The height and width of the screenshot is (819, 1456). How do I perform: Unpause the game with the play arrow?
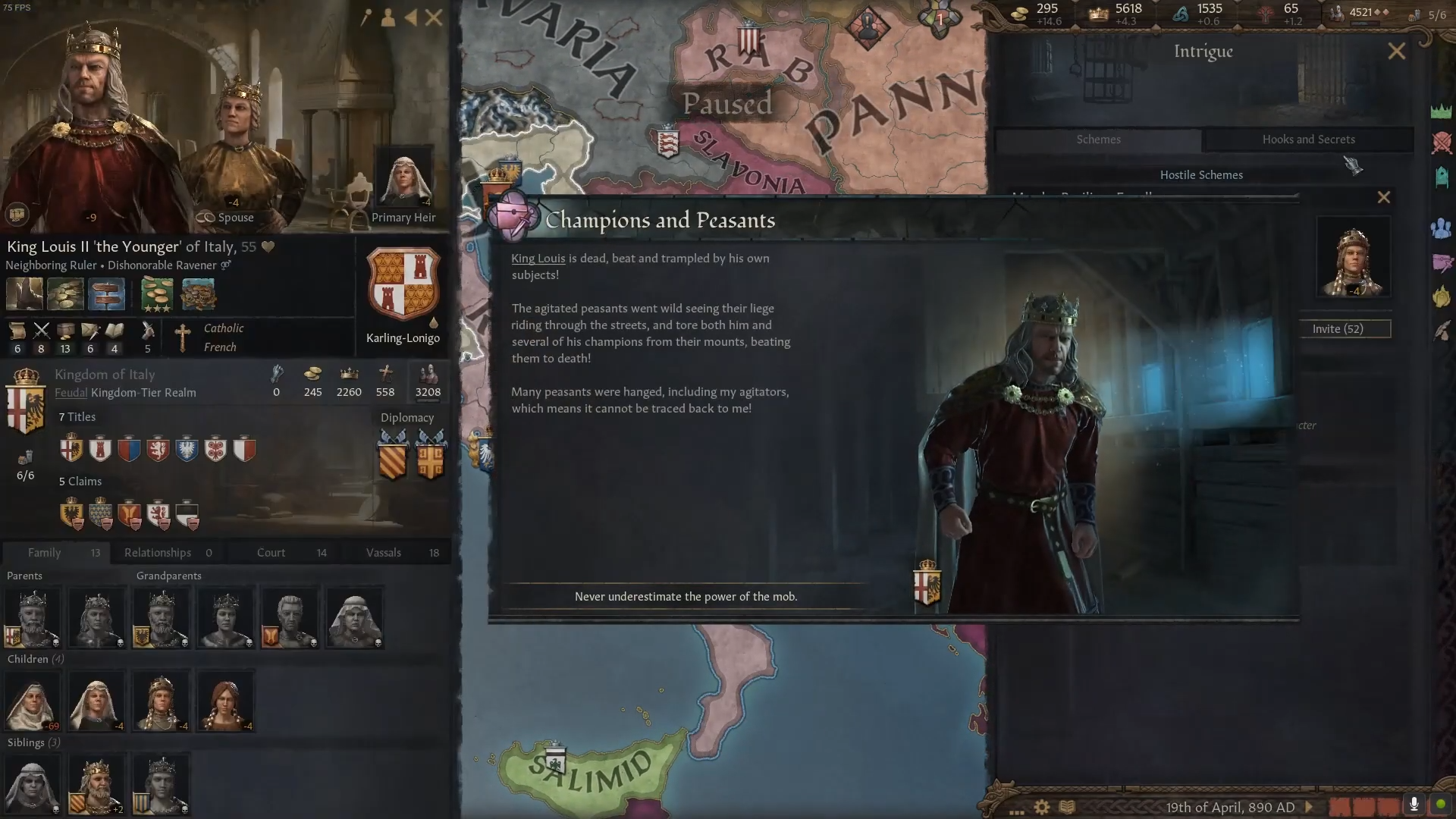click(1309, 807)
